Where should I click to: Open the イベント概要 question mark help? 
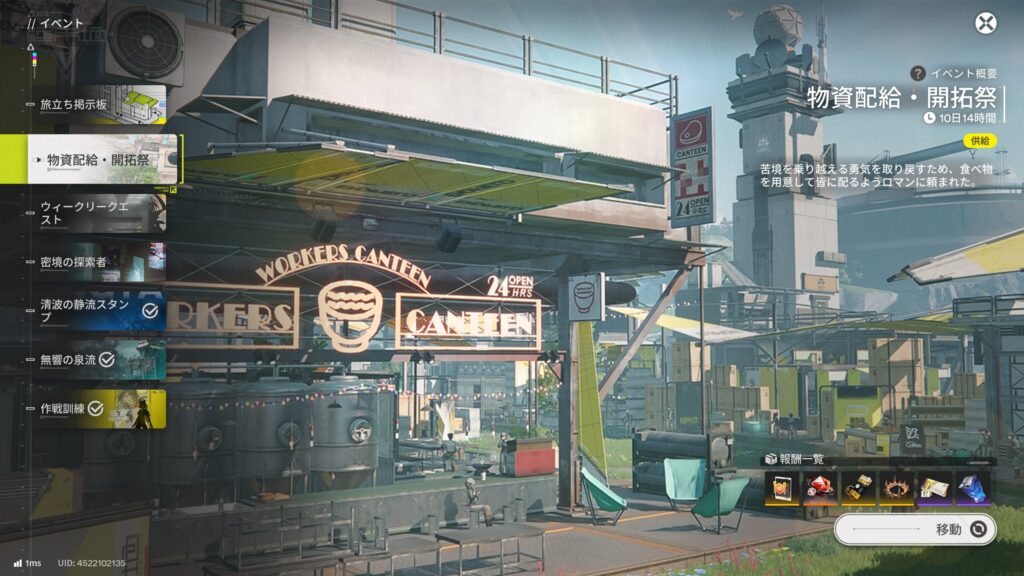click(917, 73)
